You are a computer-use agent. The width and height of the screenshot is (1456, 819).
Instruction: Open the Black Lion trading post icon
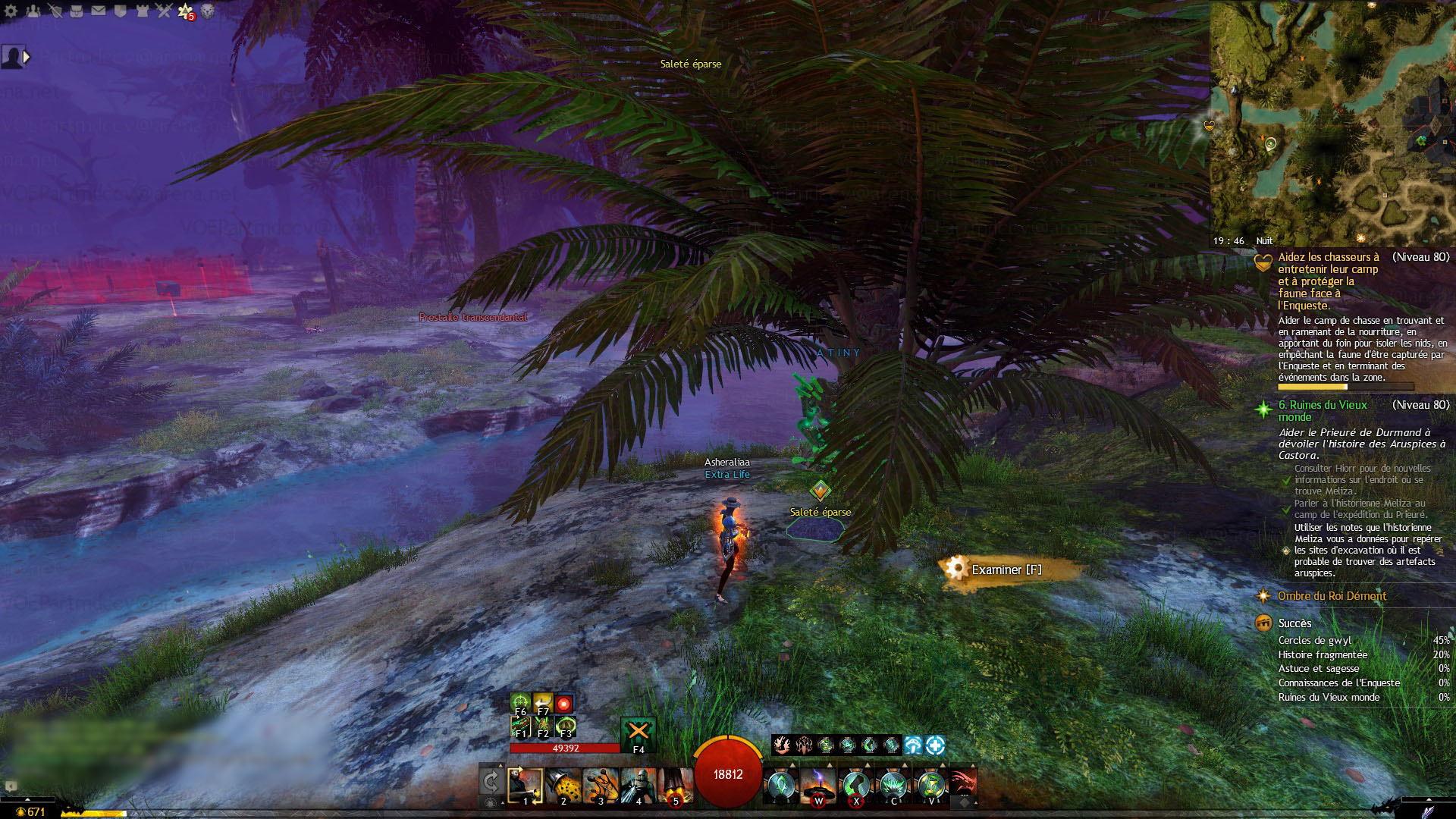[x=208, y=11]
